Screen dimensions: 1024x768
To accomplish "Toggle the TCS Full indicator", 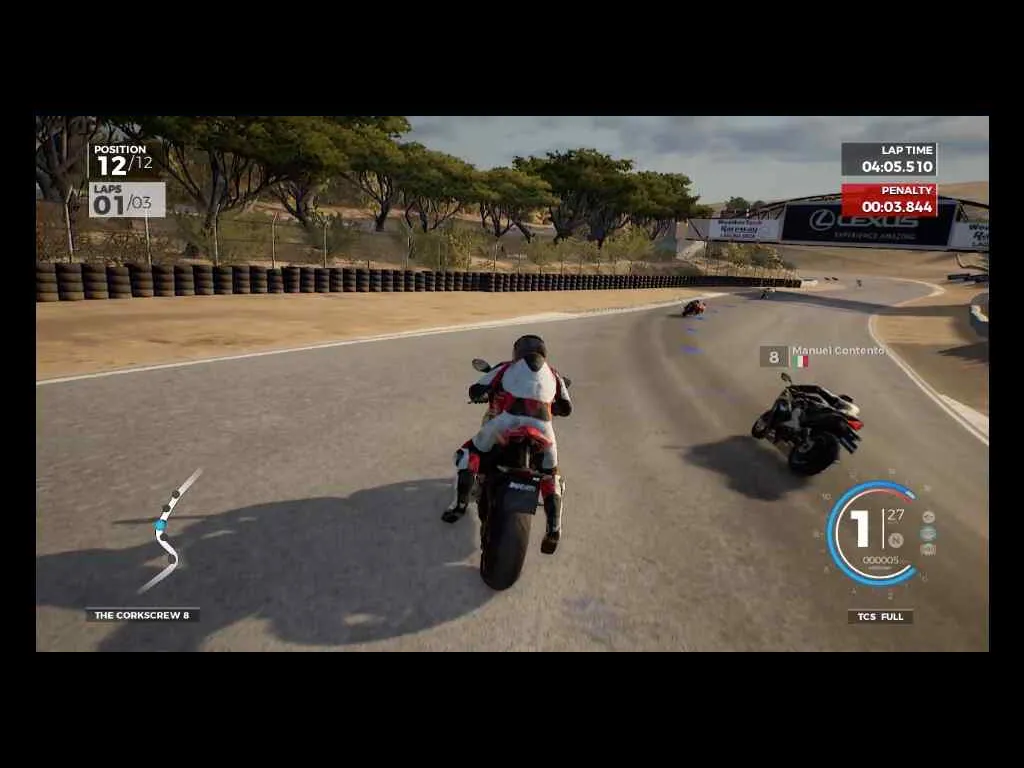I will pos(880,616).
